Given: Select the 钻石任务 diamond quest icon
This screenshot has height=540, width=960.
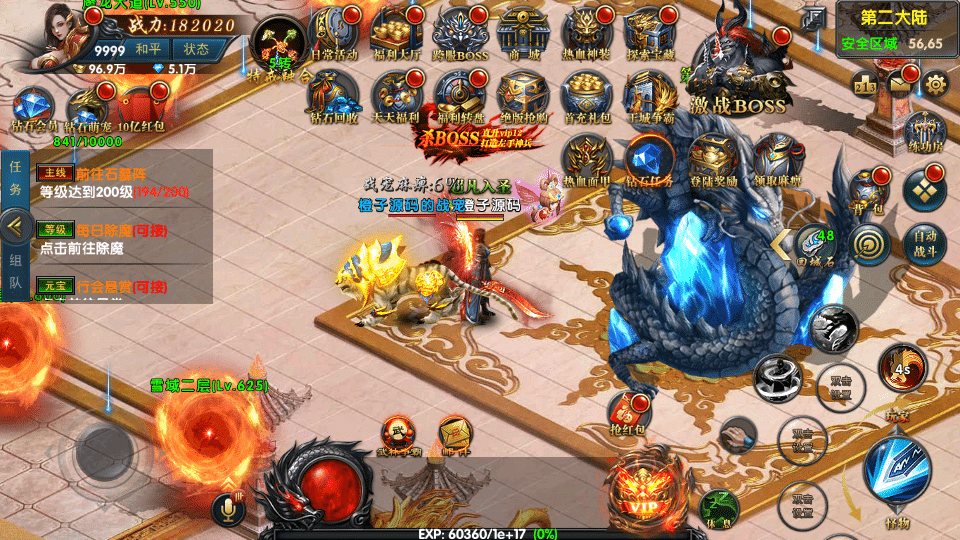Looking at the screenshot, I should 649,158.
